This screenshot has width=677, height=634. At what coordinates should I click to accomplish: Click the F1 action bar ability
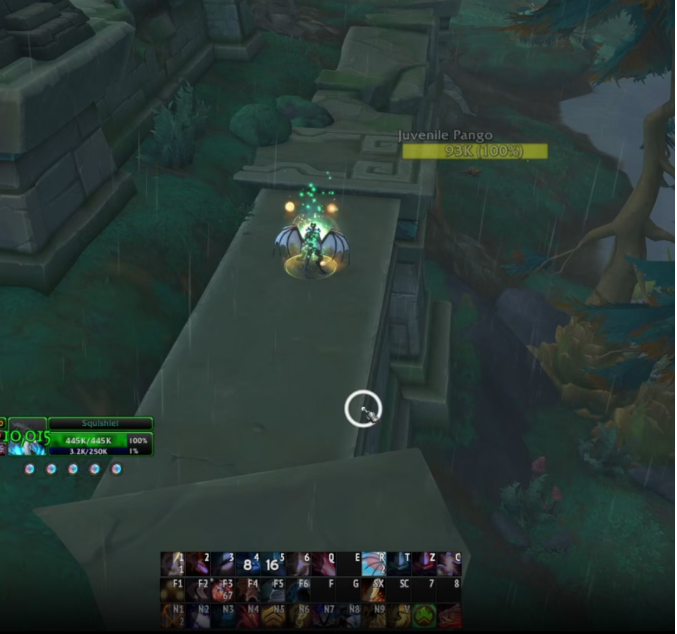(174, 590)
